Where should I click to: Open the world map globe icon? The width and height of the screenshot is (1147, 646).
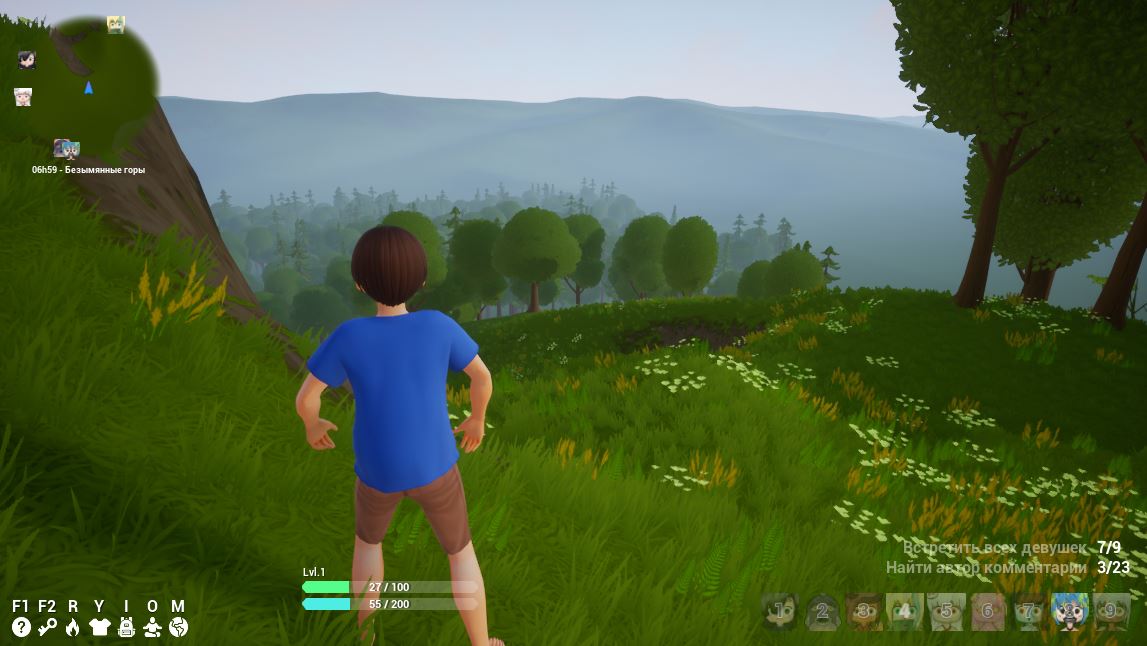point(178,627)
